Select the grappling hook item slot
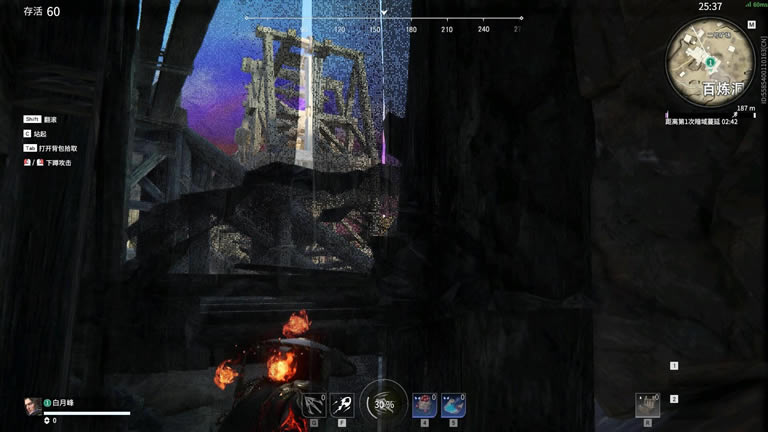768x432 pixels. click(x=314, y=404)
